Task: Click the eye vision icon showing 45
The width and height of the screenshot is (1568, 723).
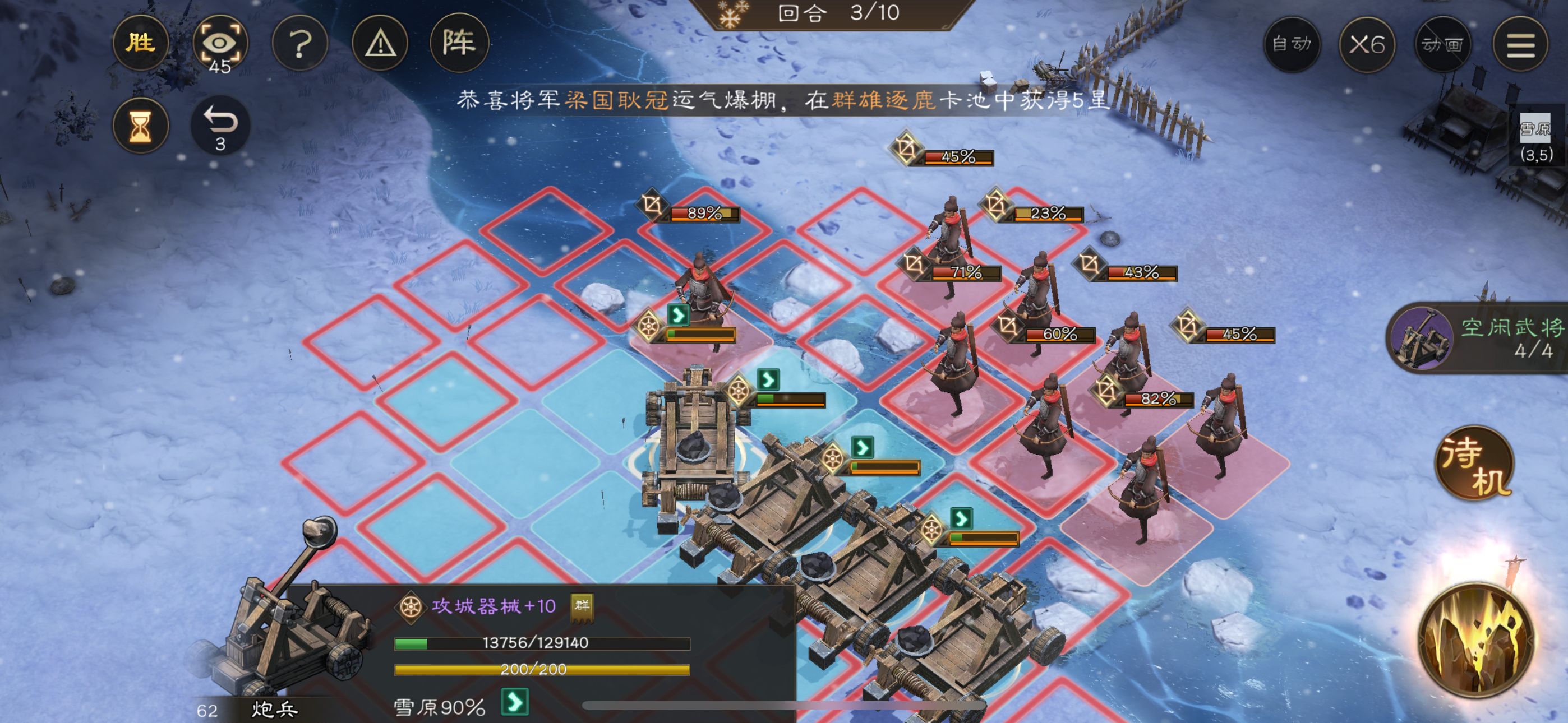Action: pos(220,44)
